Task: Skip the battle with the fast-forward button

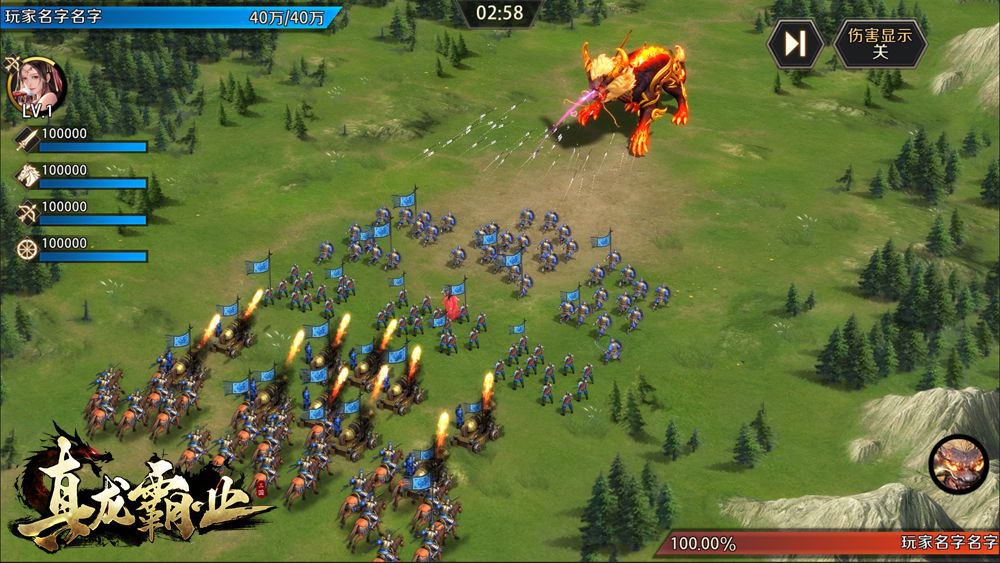Action: pos(795,44)
